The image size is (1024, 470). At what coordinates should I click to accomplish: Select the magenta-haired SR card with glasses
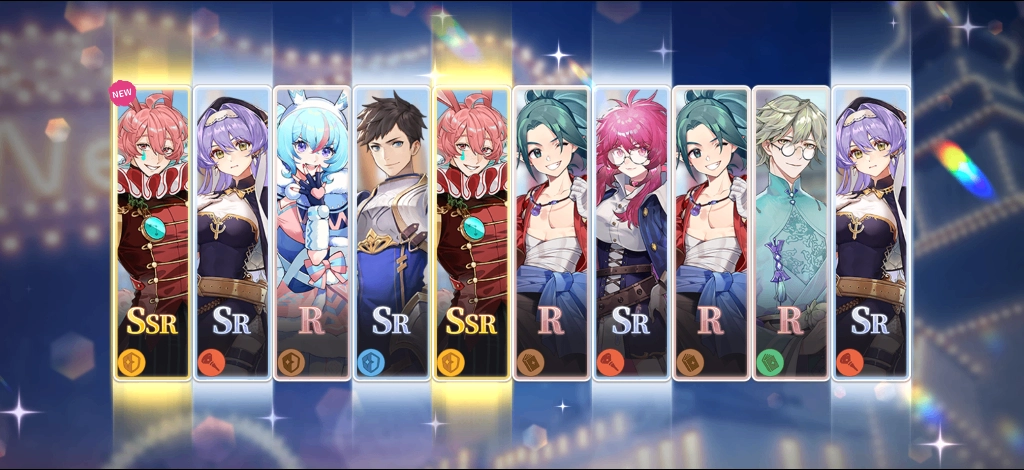631,232
